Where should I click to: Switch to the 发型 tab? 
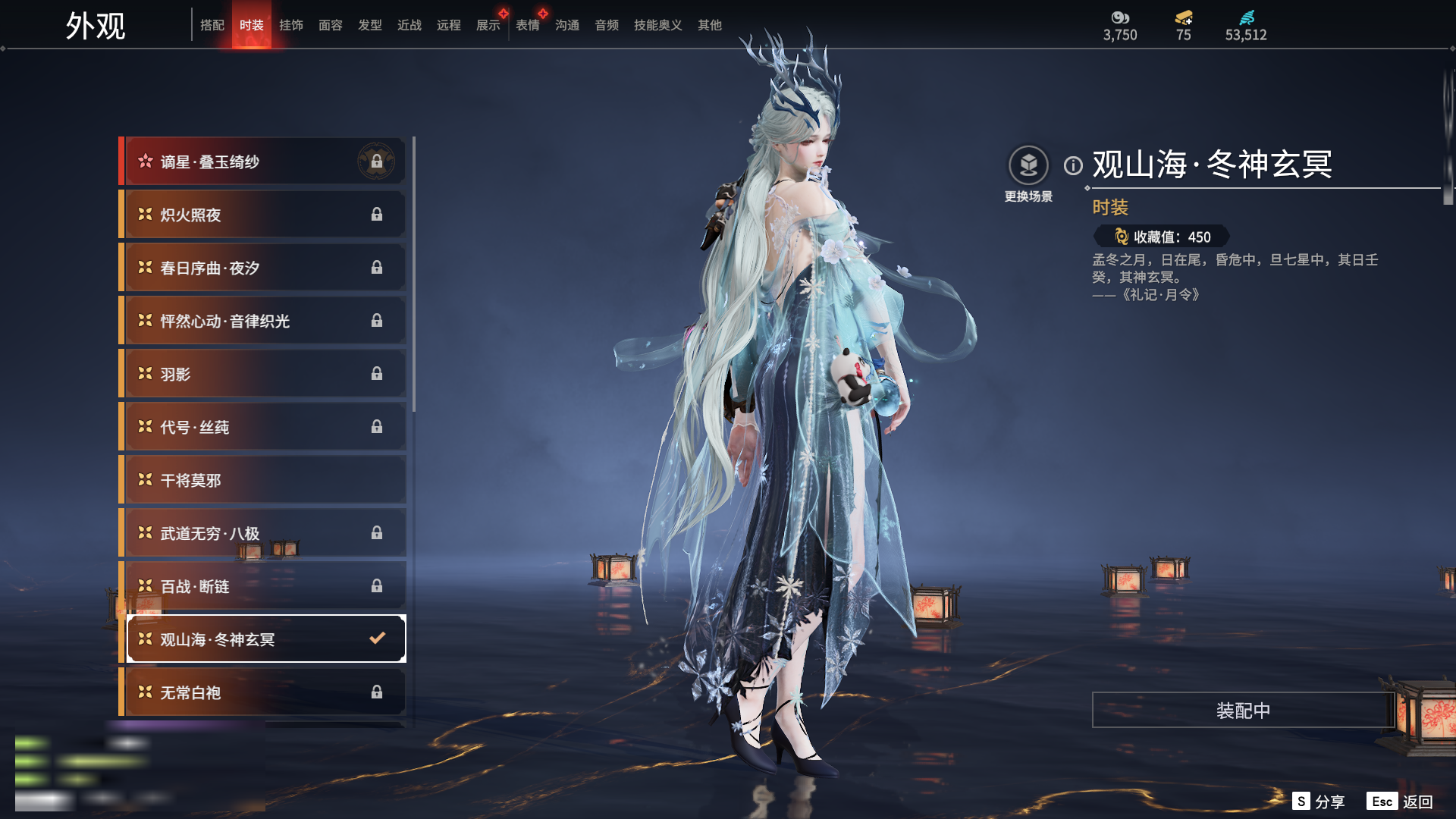point(370,25)
